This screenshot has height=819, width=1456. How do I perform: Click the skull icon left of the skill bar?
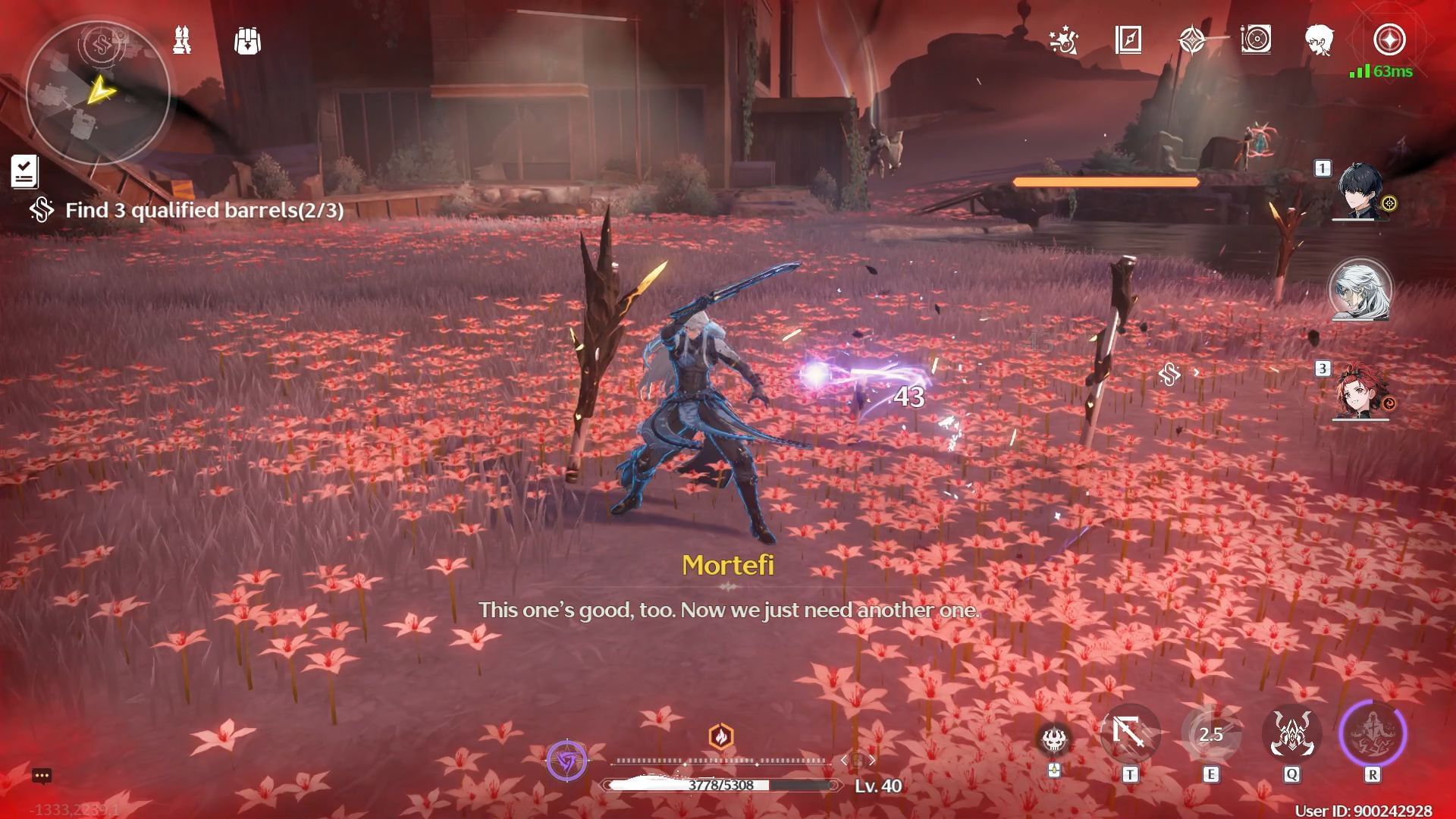pos(1053,739)
